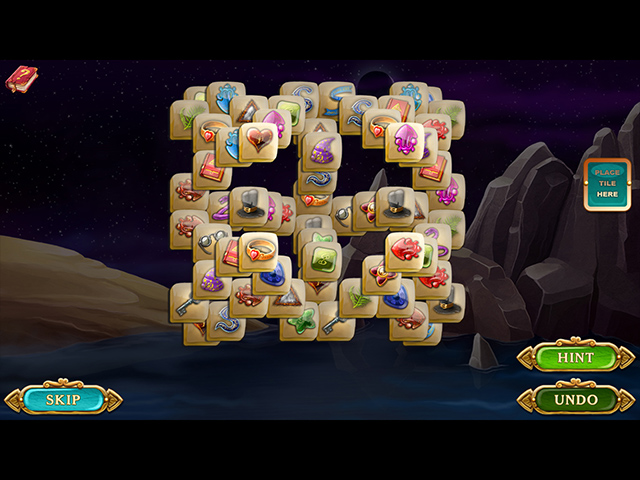Screen dimensions: 640x480
Task: Skip this puzzle
Action: click(x=63, y=400)
